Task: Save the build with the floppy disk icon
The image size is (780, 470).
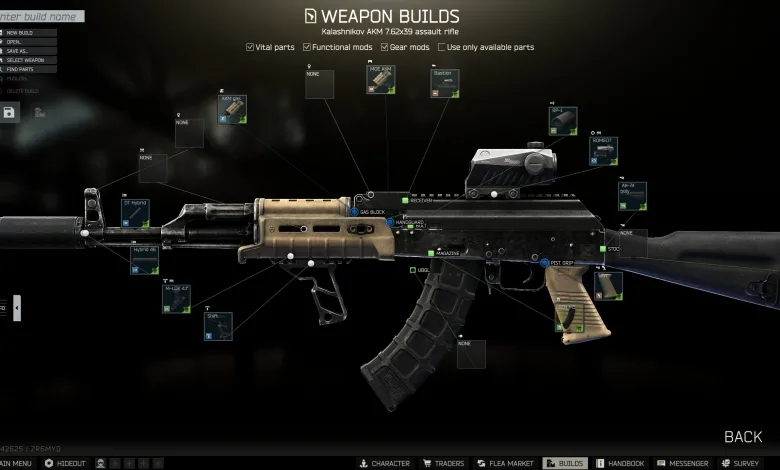Action: pyautogui.click(x=9, y=113)
